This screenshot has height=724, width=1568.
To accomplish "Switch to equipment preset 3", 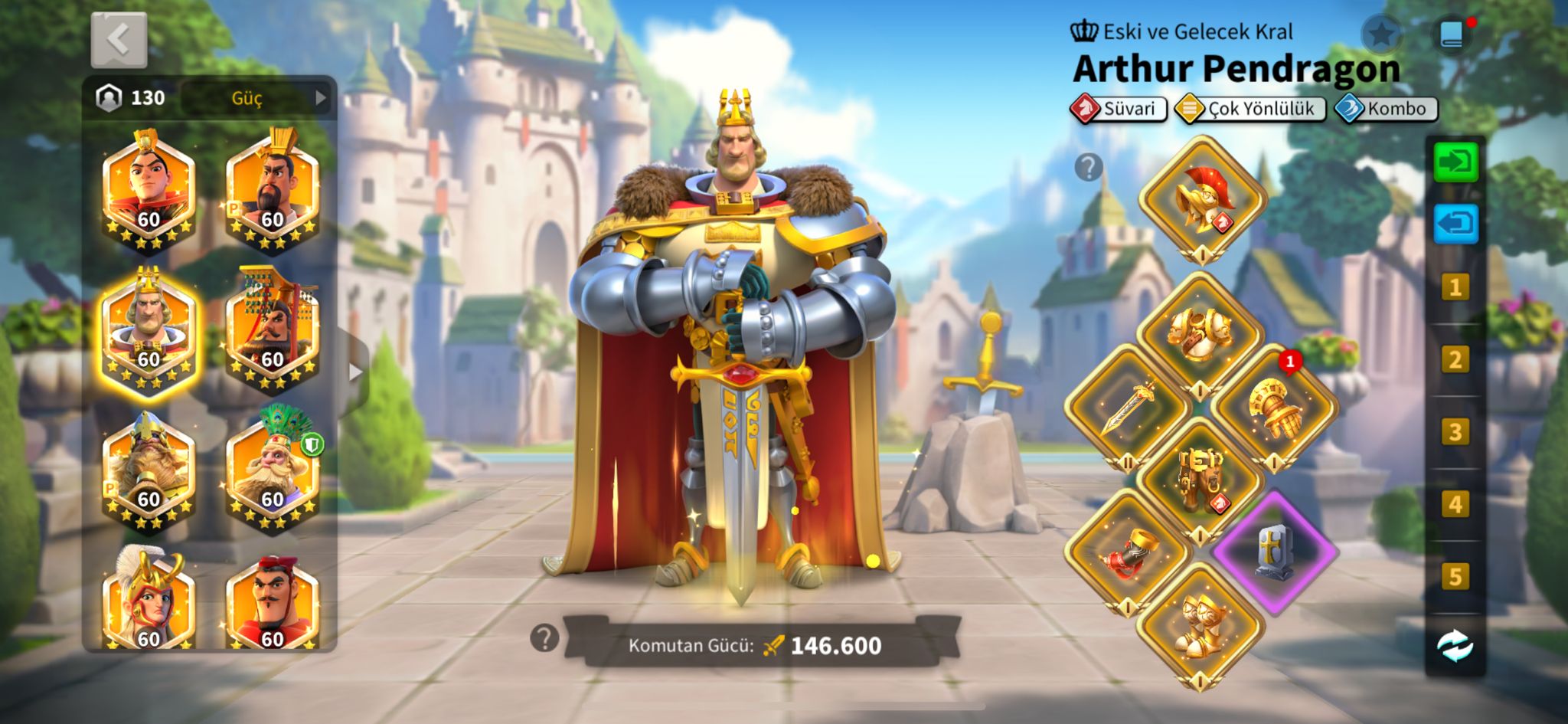I will pyautogui.click(x=1455, y=433).
